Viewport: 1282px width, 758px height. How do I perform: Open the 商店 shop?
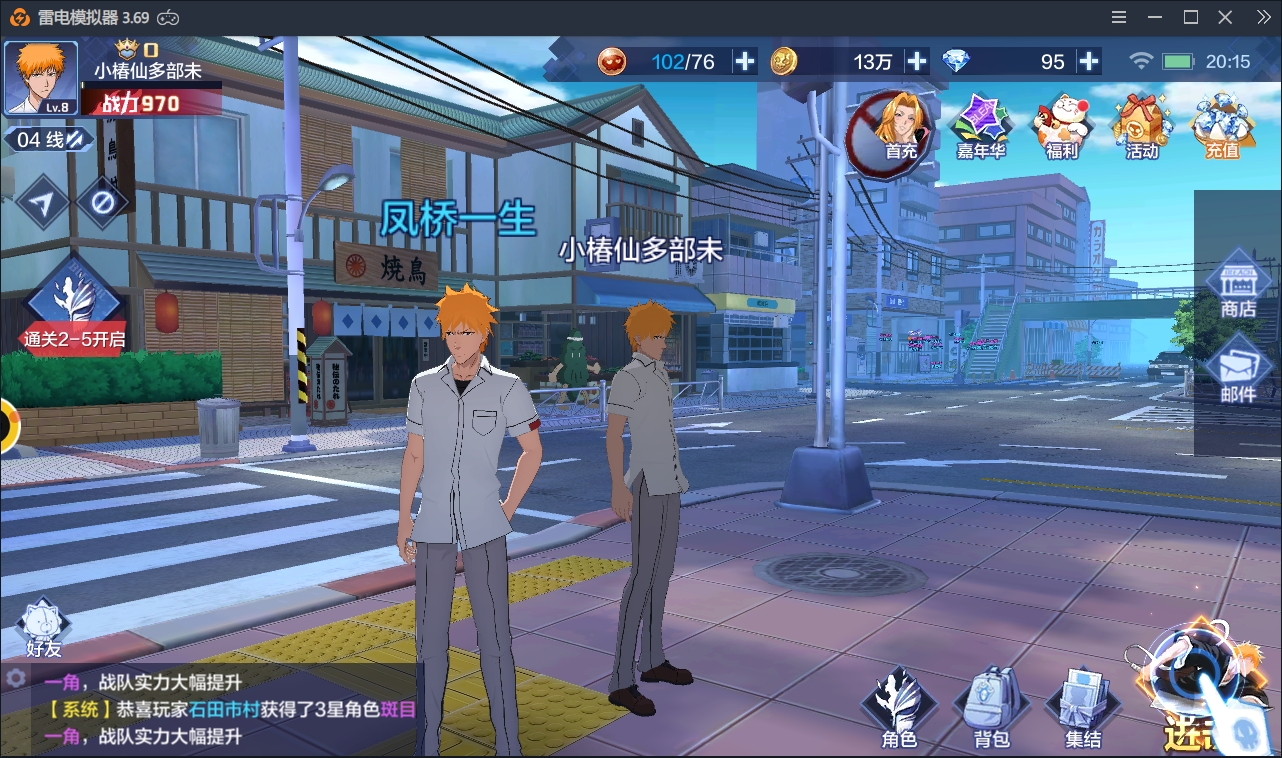(1237, 286)
